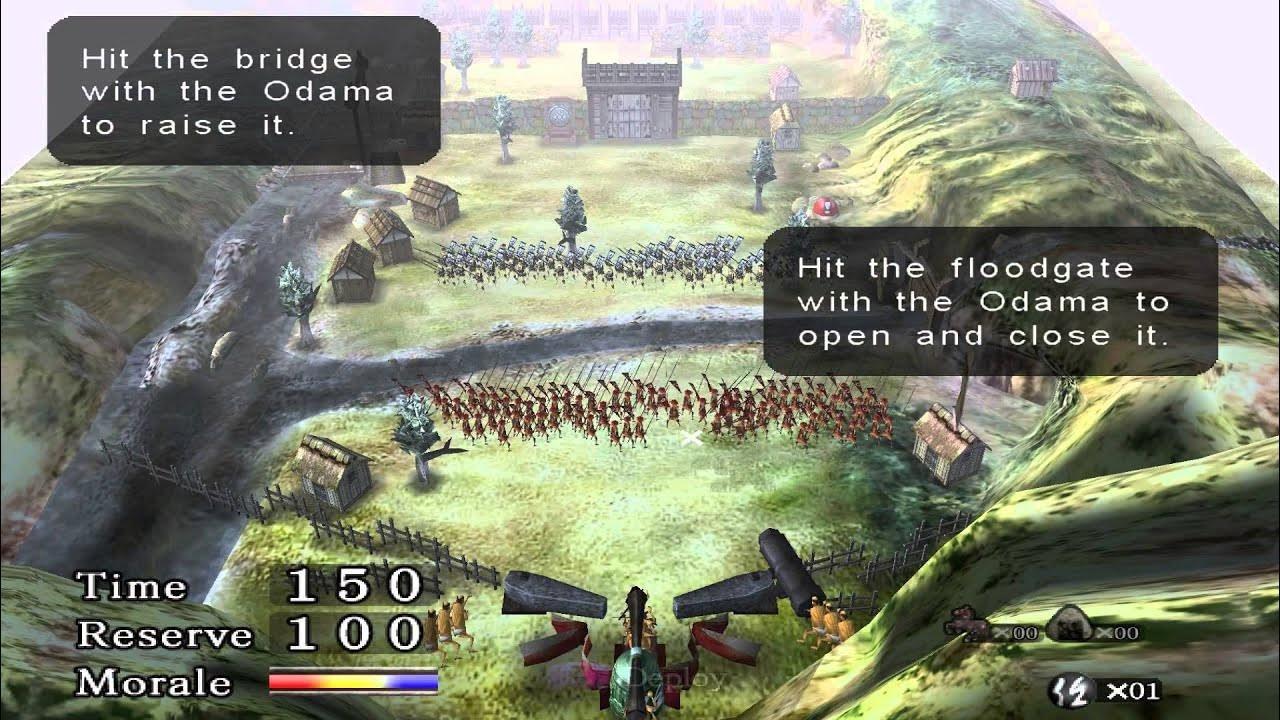1280x720 pixels.
Task: Click the wooden crate on the right ridge
Action: pos(1030,75)
